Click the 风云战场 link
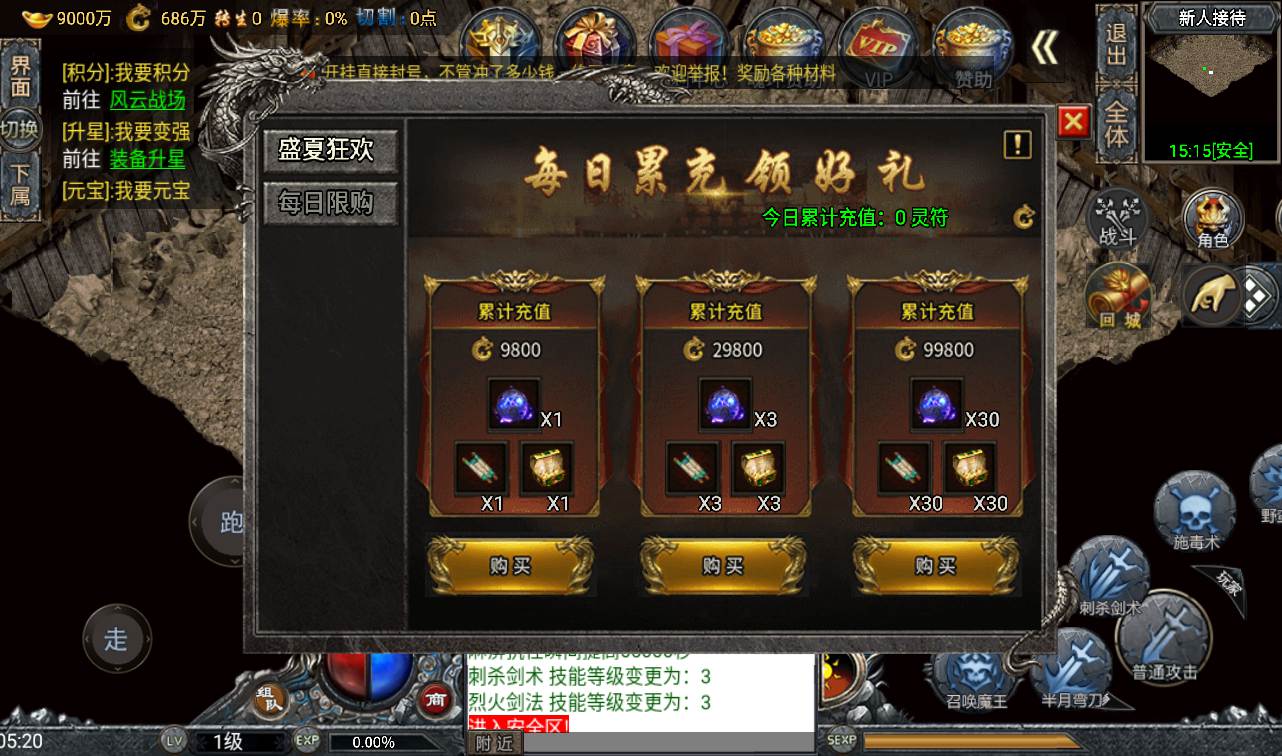Screen dimensions: 1282x756 click(147, 101)
